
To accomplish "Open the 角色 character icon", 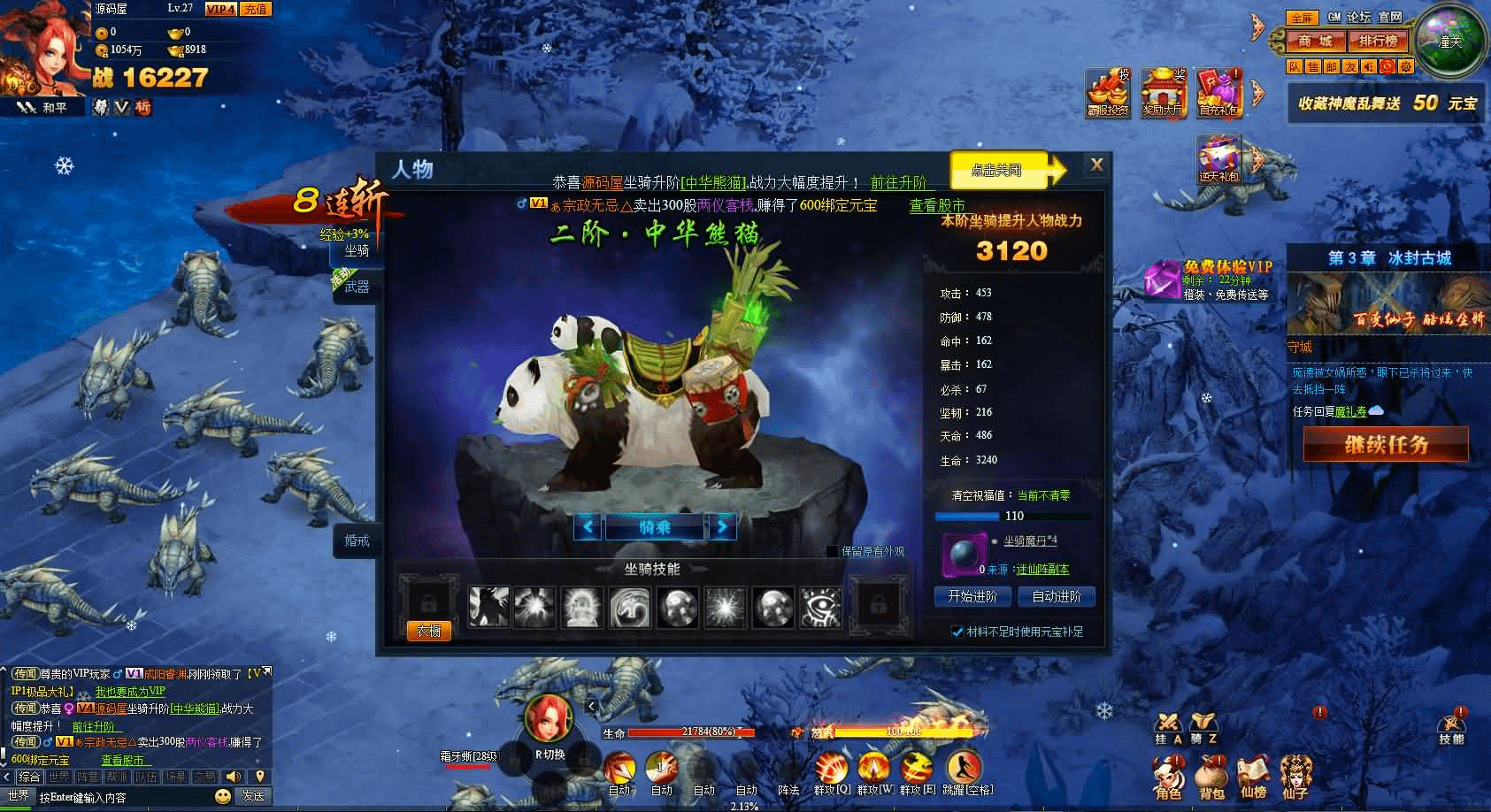I will click(1168, 776).
